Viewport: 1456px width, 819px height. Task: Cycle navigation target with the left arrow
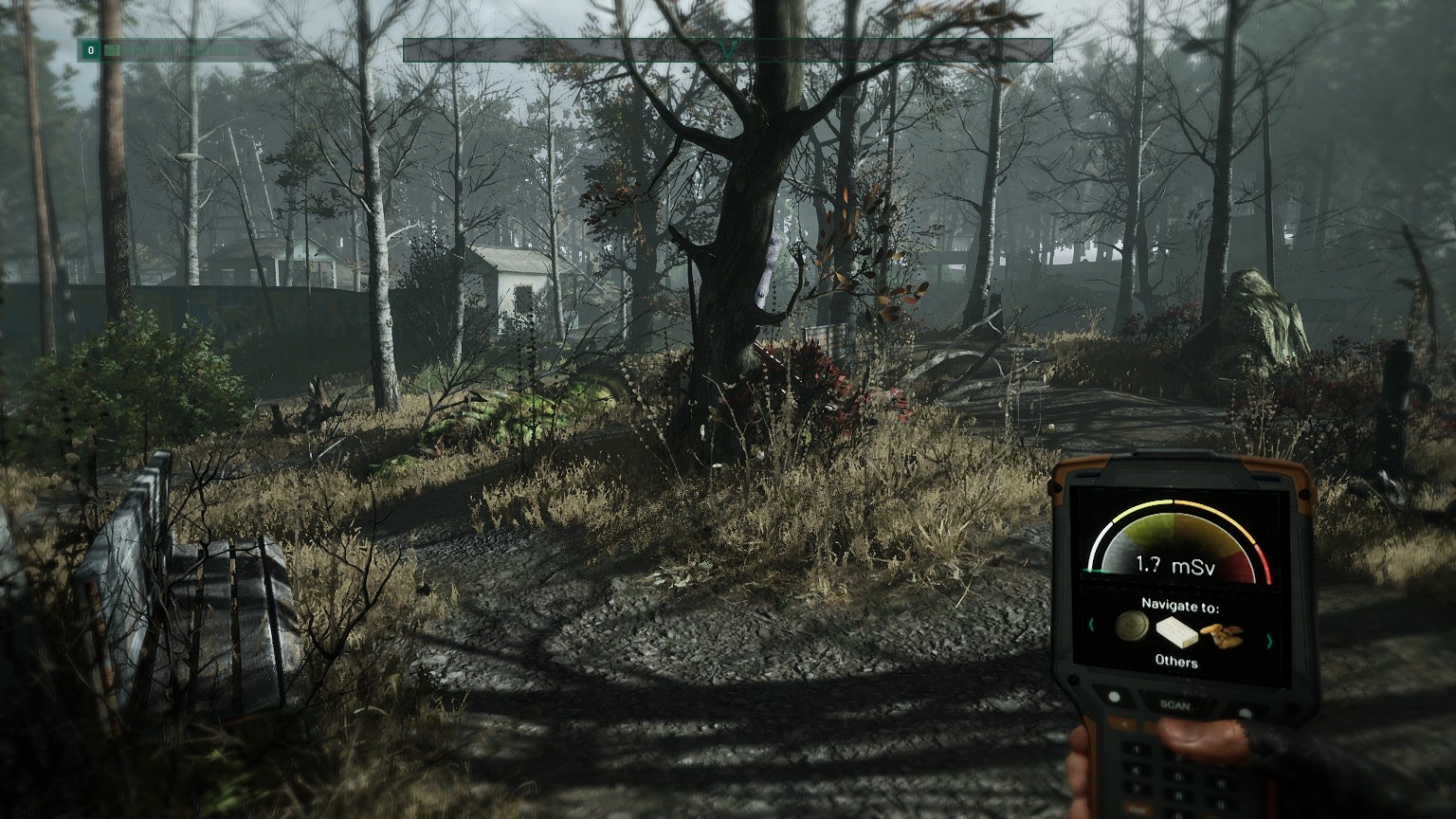[1093, 625]
